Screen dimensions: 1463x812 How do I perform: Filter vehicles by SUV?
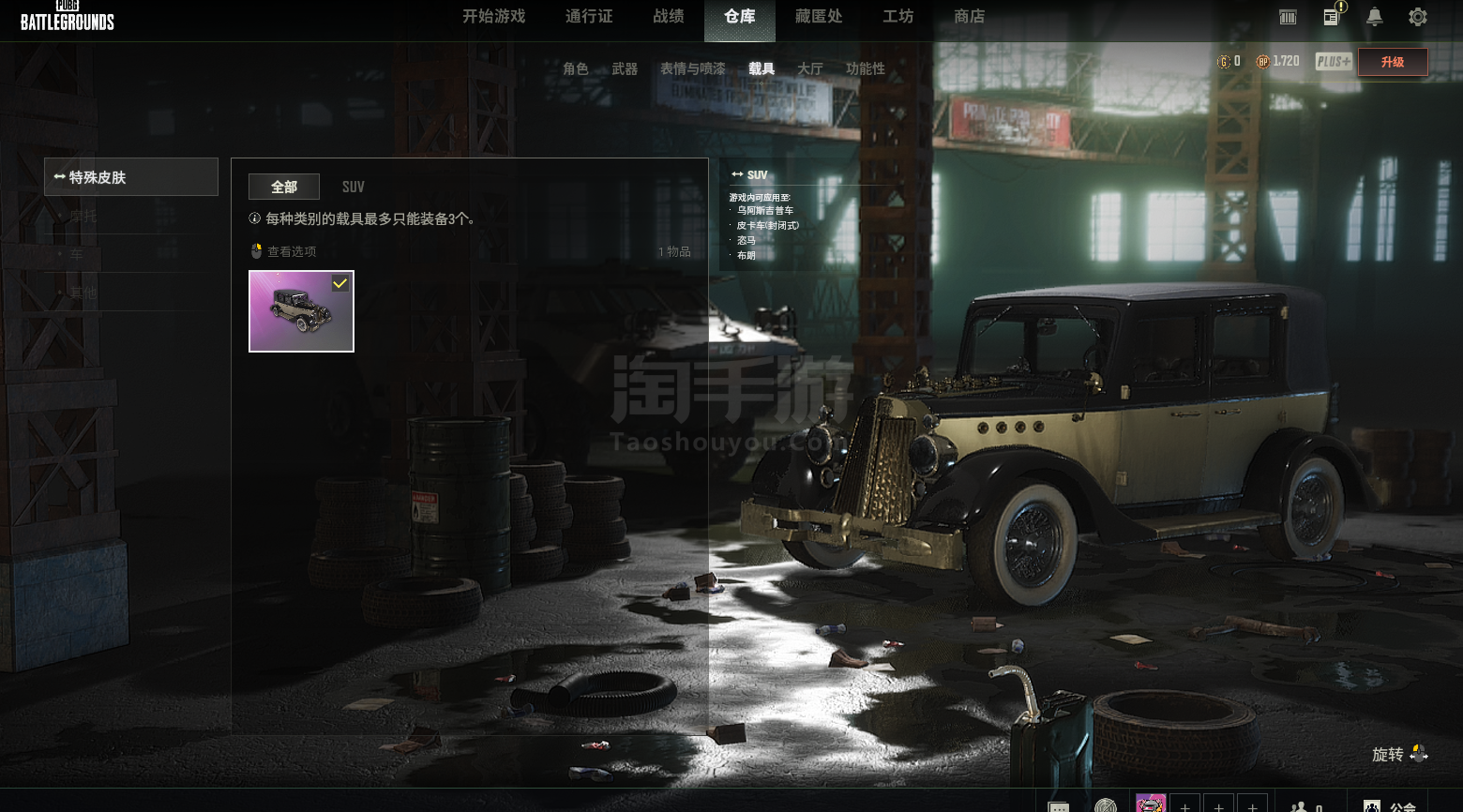pyautogui.click(x=353, y=187)
